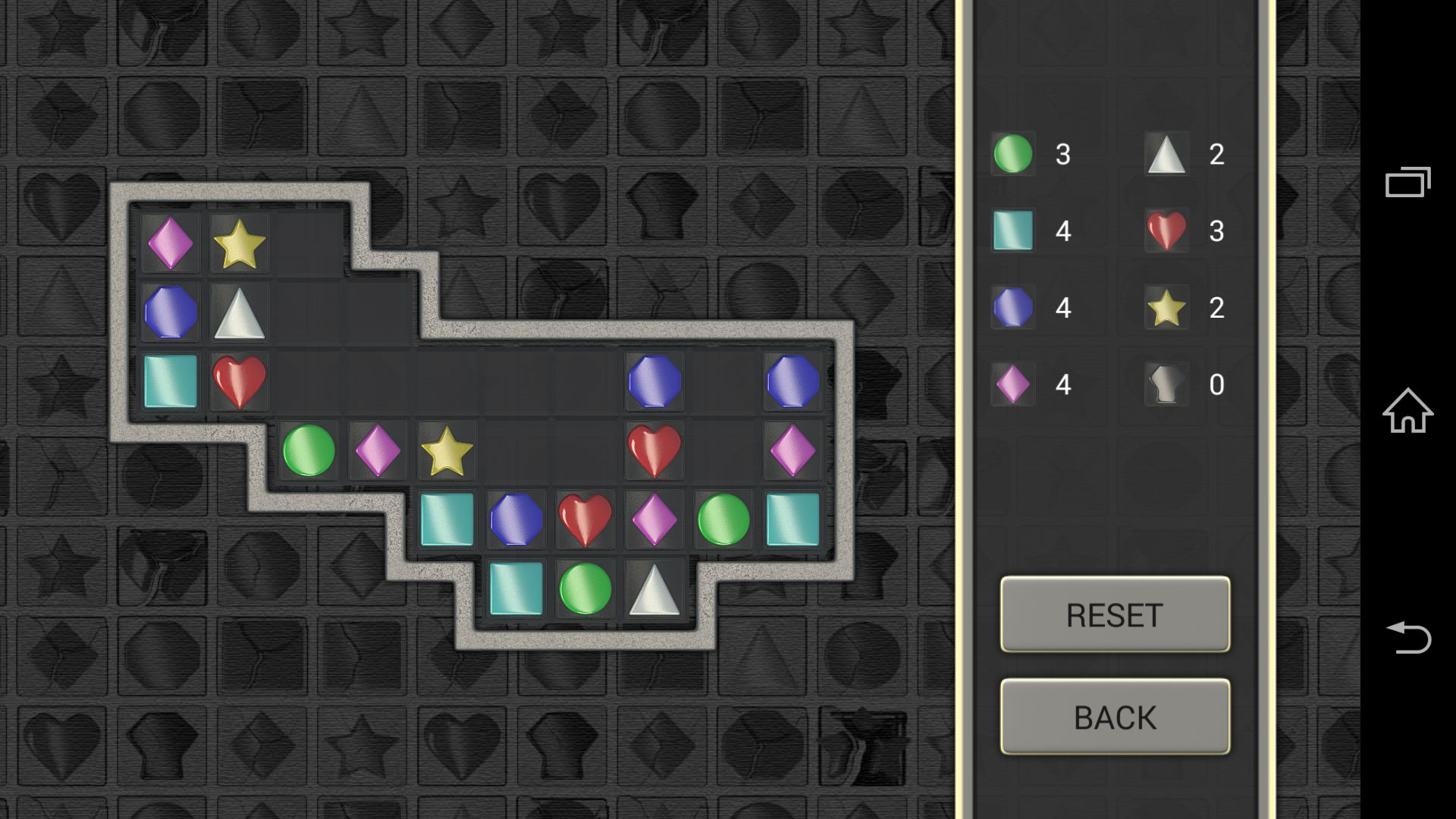This screenshot has height=819, width=1456.
Task: Select the green circle in the side panel
Action: point(1013,154)
